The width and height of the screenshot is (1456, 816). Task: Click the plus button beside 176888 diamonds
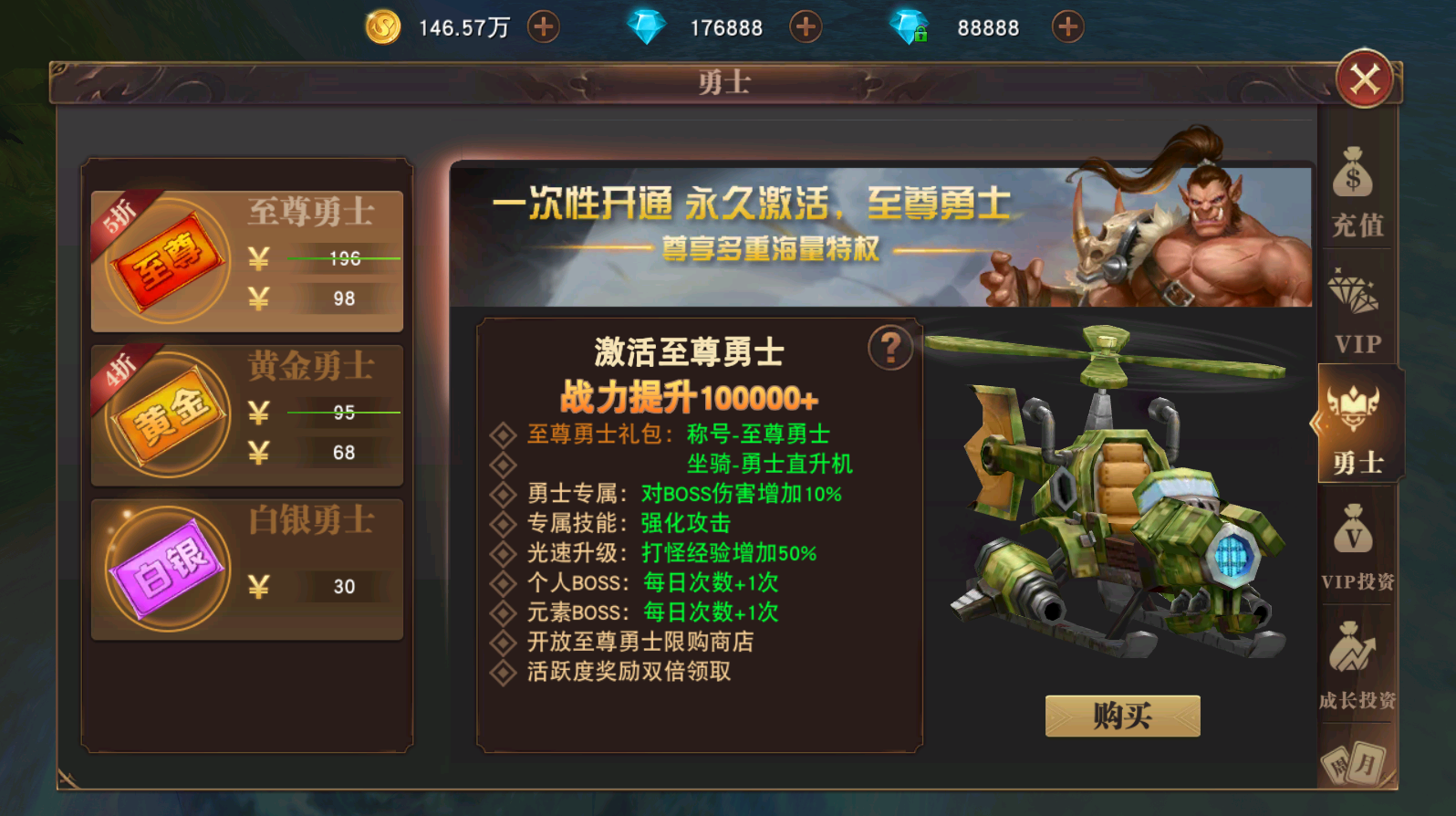click(804, 26)
